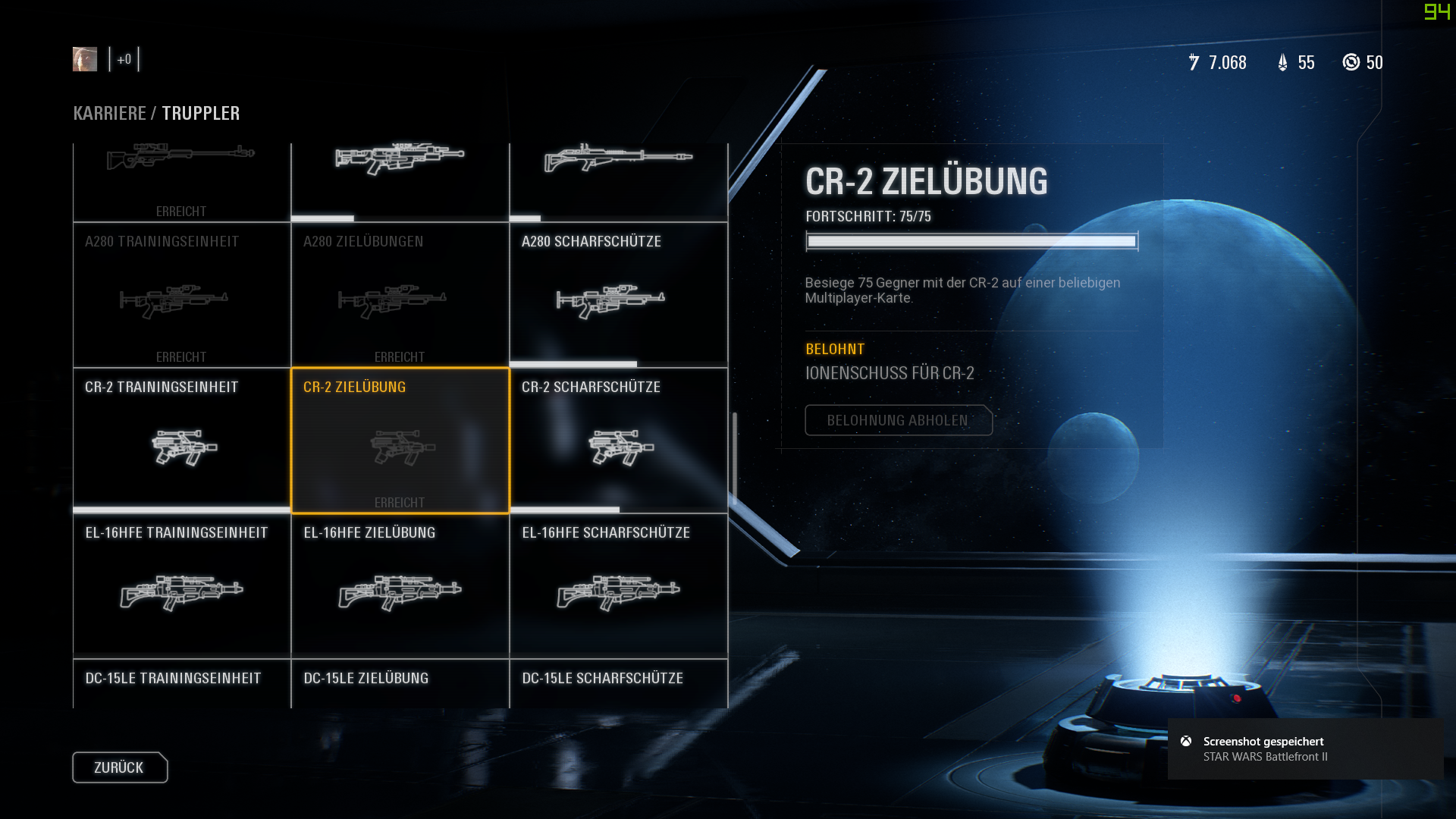The image size is (1456, 819).
Task: Select the CR-2 Zielübung tile
Action: [x=400, y=441]
